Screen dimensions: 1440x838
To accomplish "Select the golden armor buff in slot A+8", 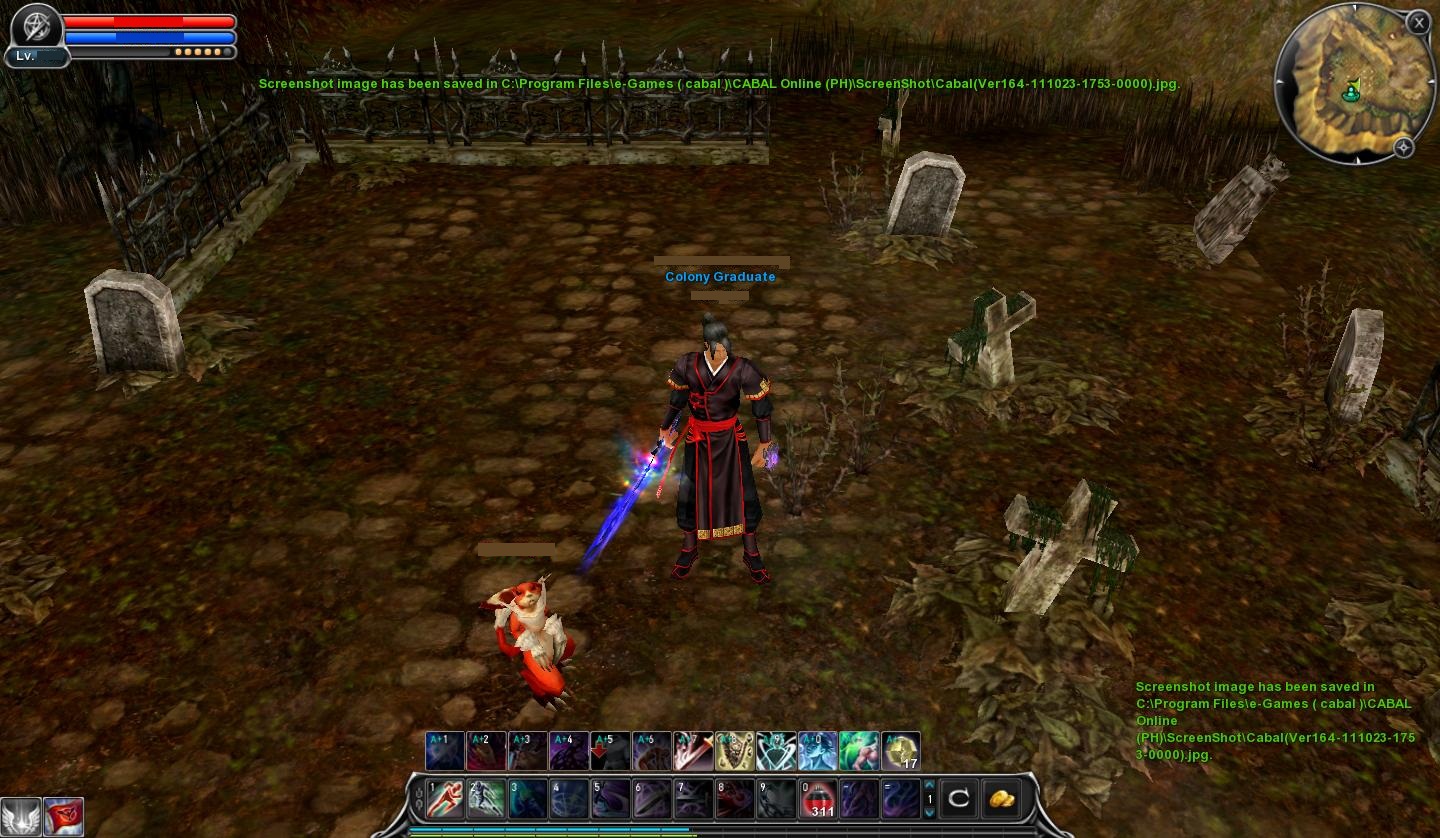I will [x=734, y=751].
